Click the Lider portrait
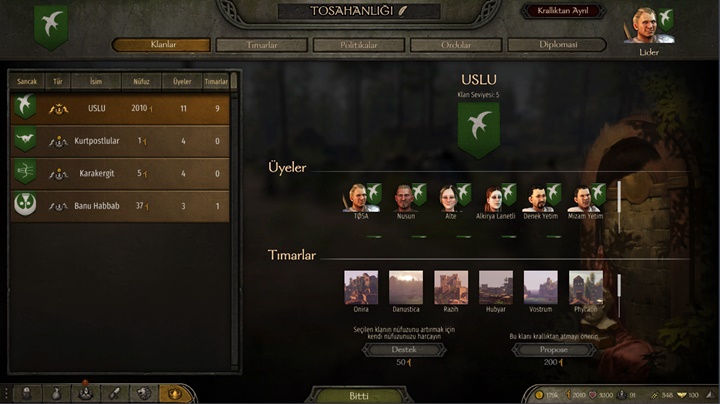The height and width of the screenshot is (404, 720). [642, 26]
